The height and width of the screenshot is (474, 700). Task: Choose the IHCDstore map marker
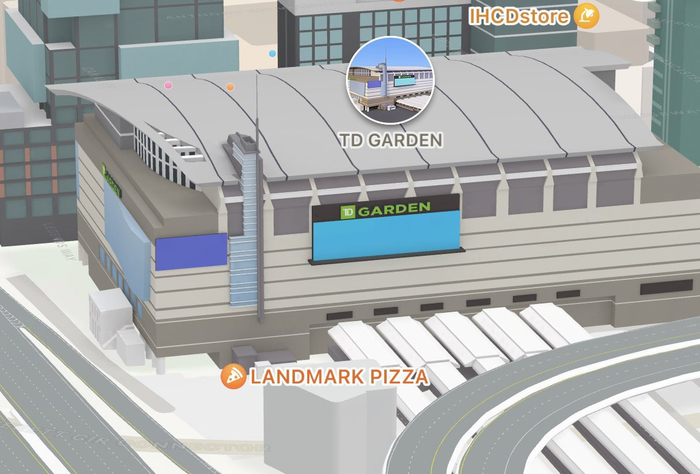586,16
